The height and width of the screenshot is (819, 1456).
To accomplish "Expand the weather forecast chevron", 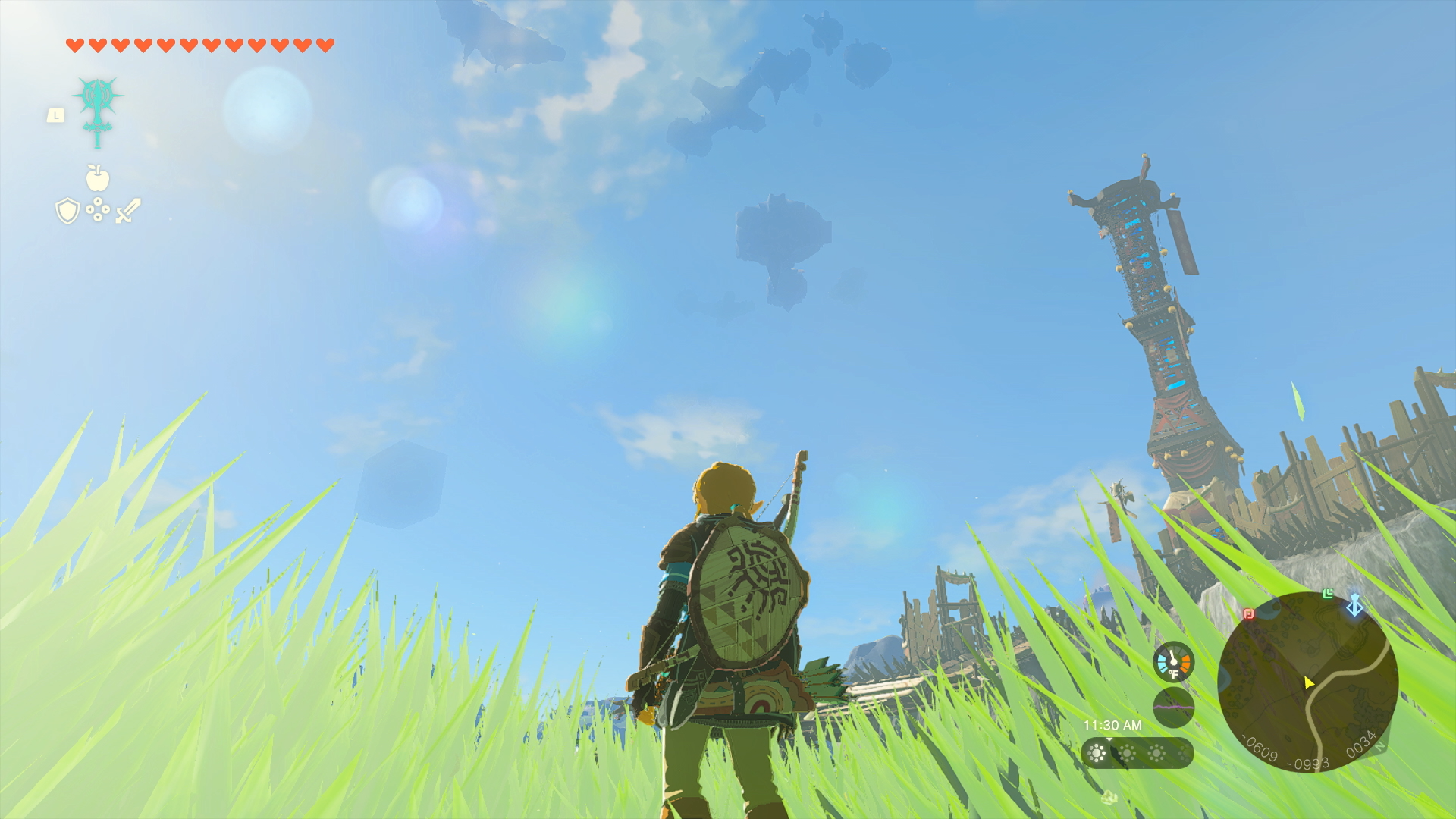I will click(1109, 739).
